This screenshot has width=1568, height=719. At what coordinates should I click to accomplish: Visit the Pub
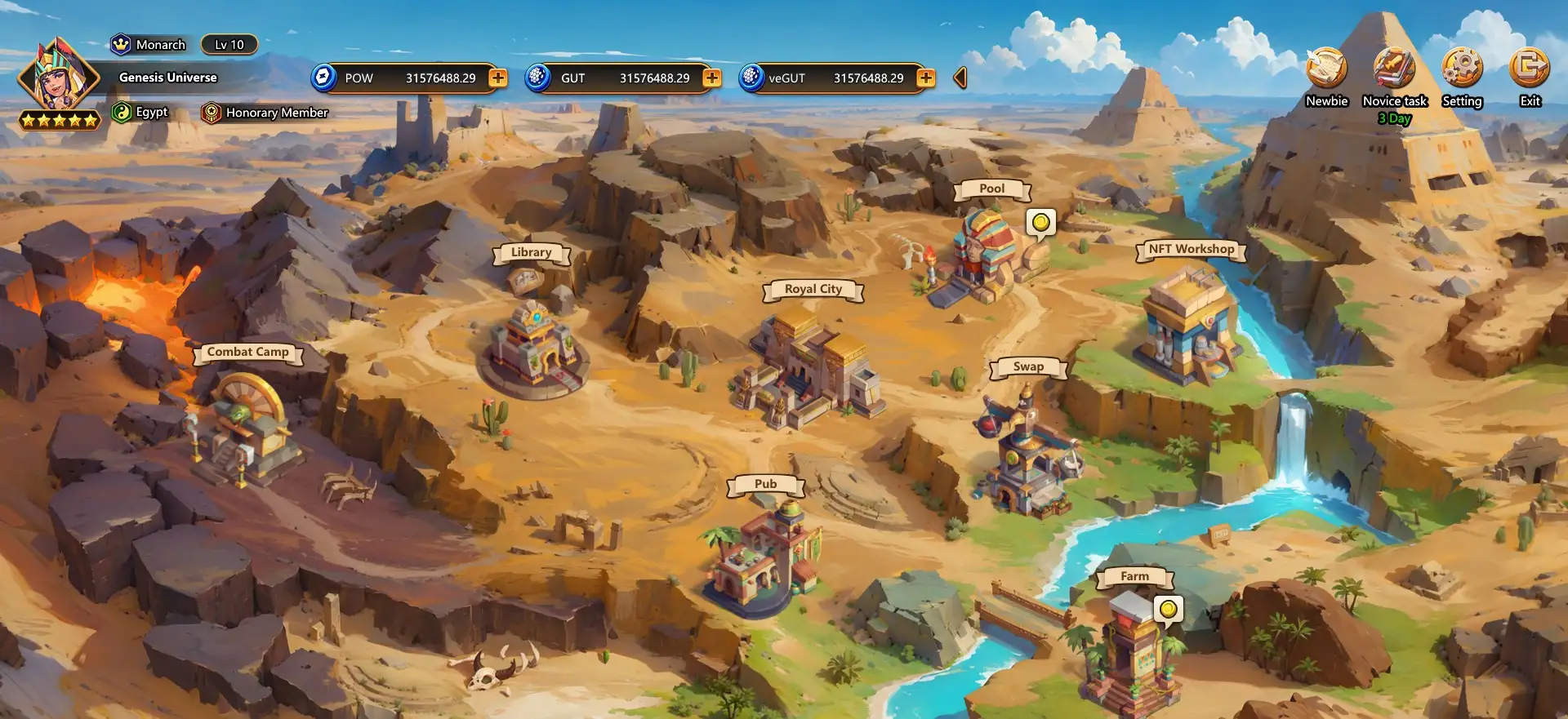(x=764, y=555)
